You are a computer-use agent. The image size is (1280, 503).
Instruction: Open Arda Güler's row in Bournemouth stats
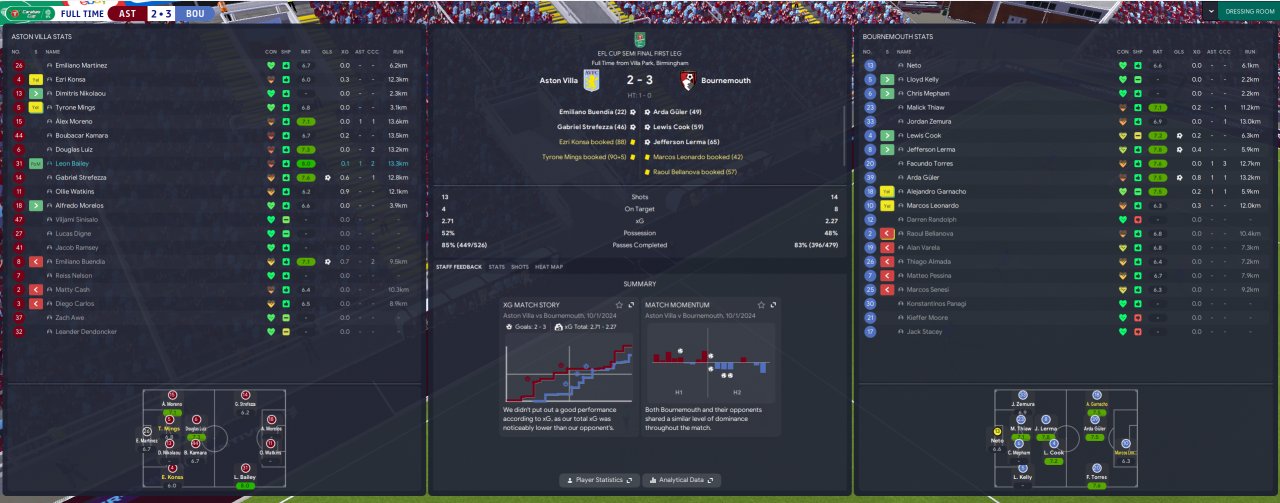coord(923,177)
